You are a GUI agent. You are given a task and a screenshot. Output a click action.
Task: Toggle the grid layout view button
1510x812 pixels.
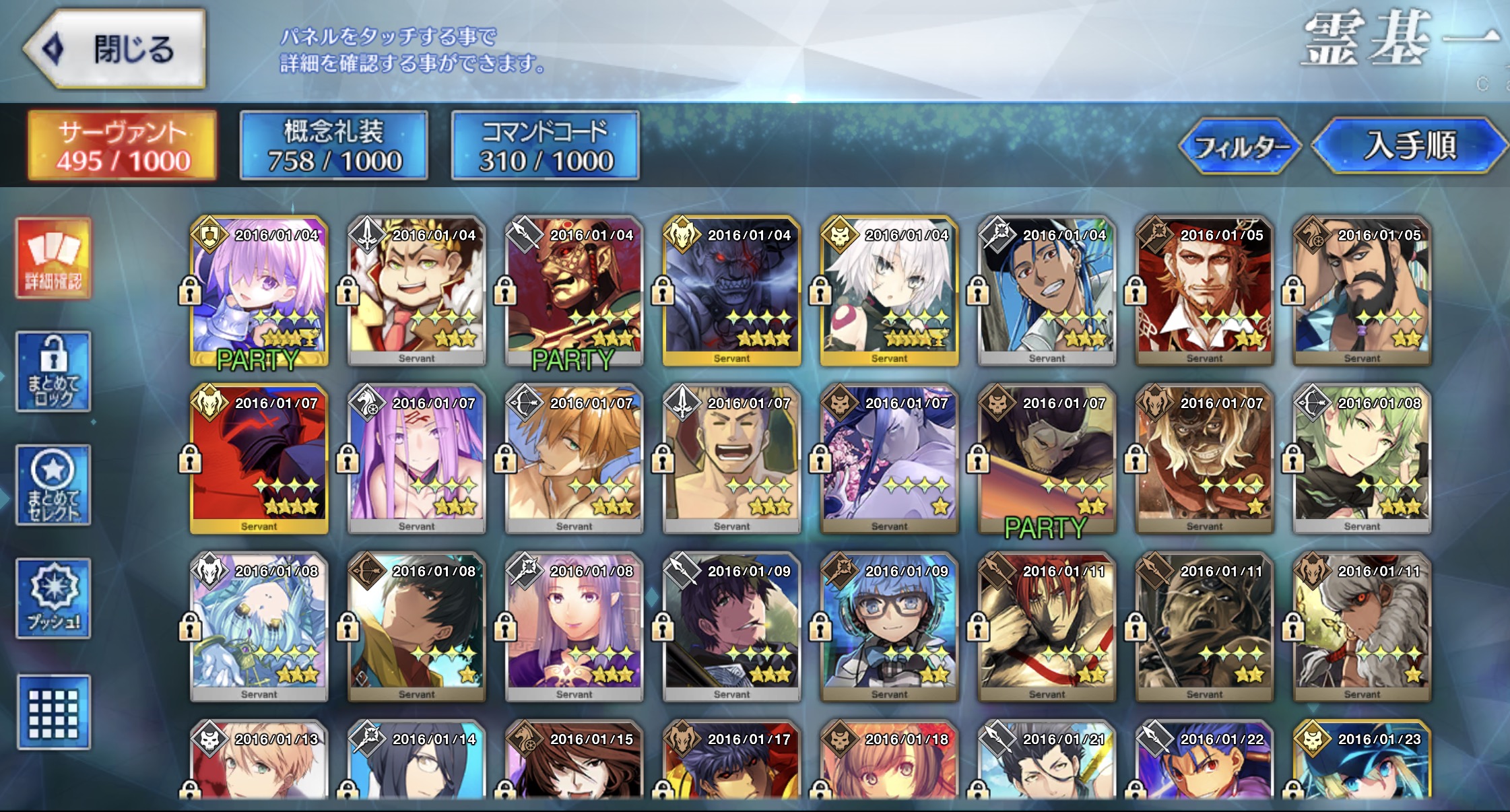pyautogui.click(x=53, y=712)
